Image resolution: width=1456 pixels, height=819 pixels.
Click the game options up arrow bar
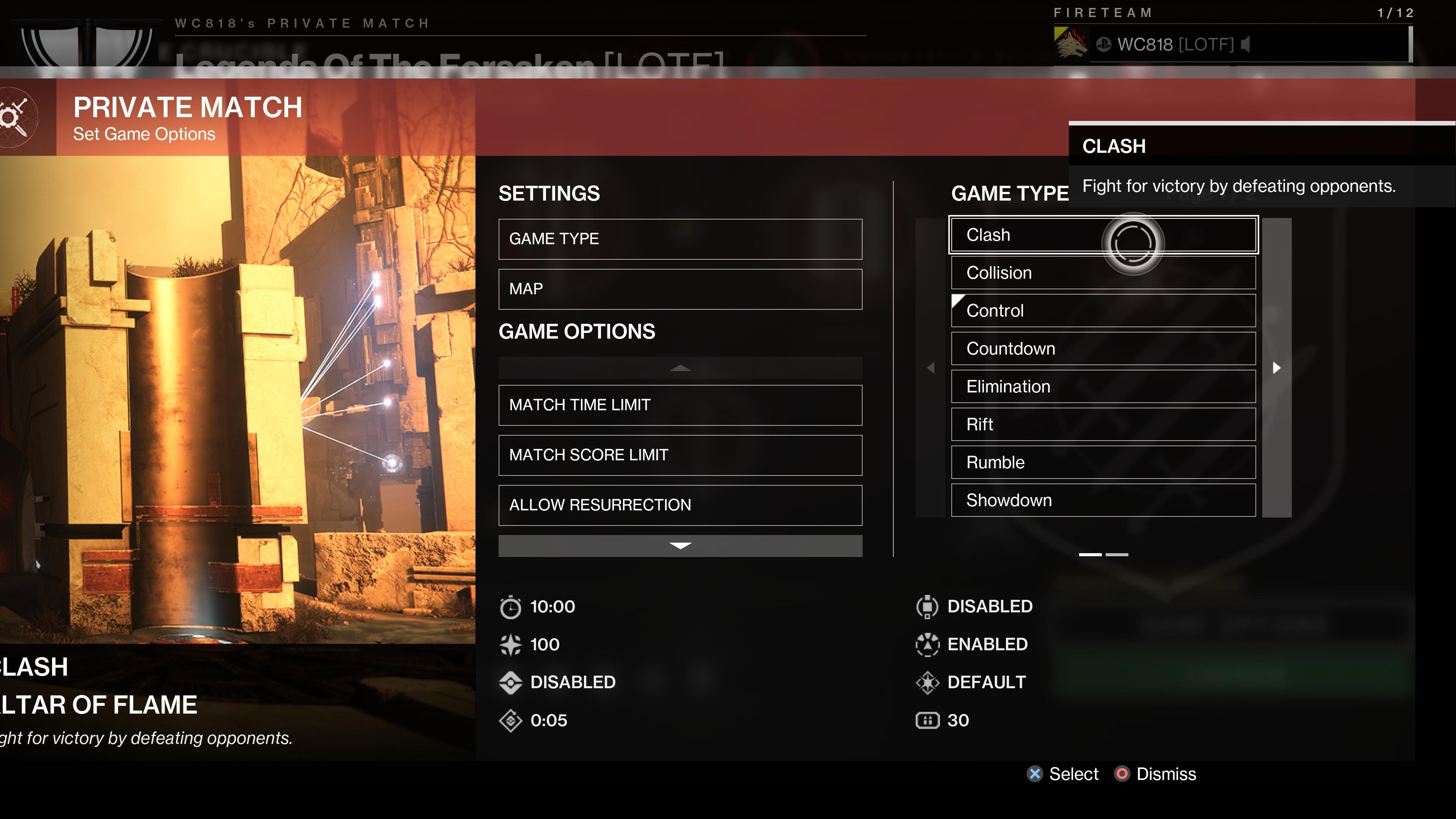click(680, 368)
